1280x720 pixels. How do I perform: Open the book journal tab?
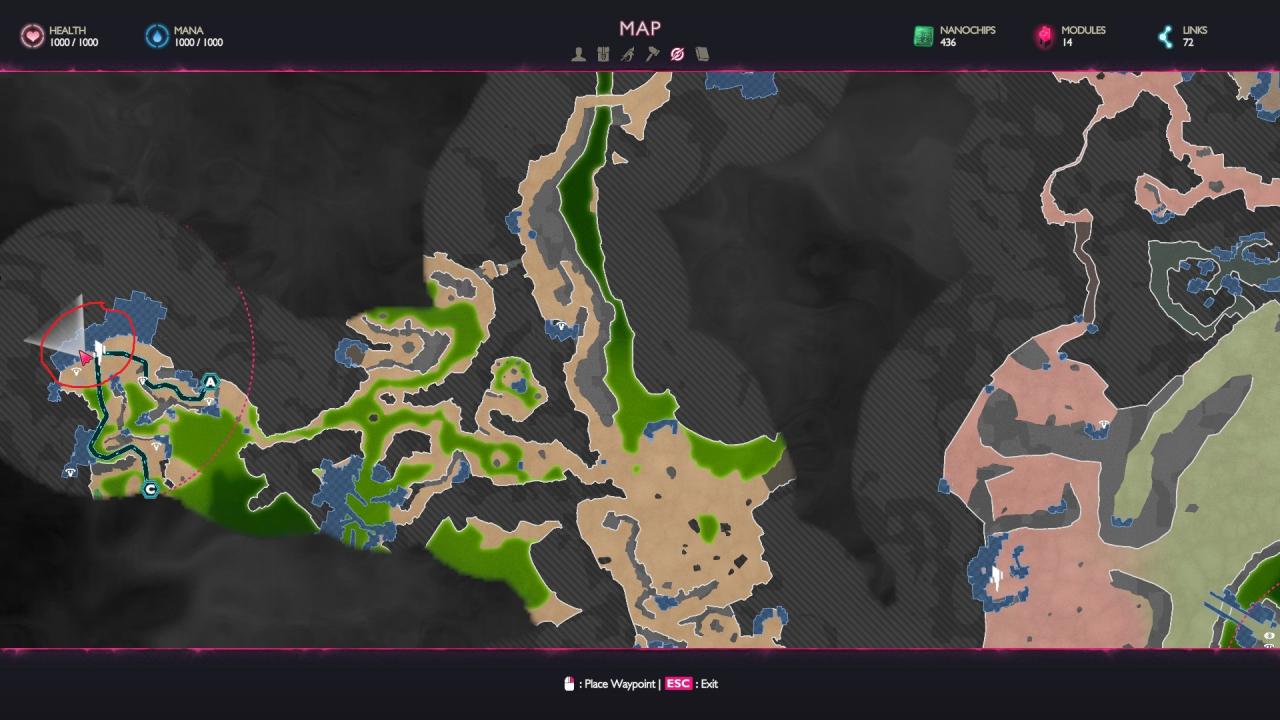[702, 54]
